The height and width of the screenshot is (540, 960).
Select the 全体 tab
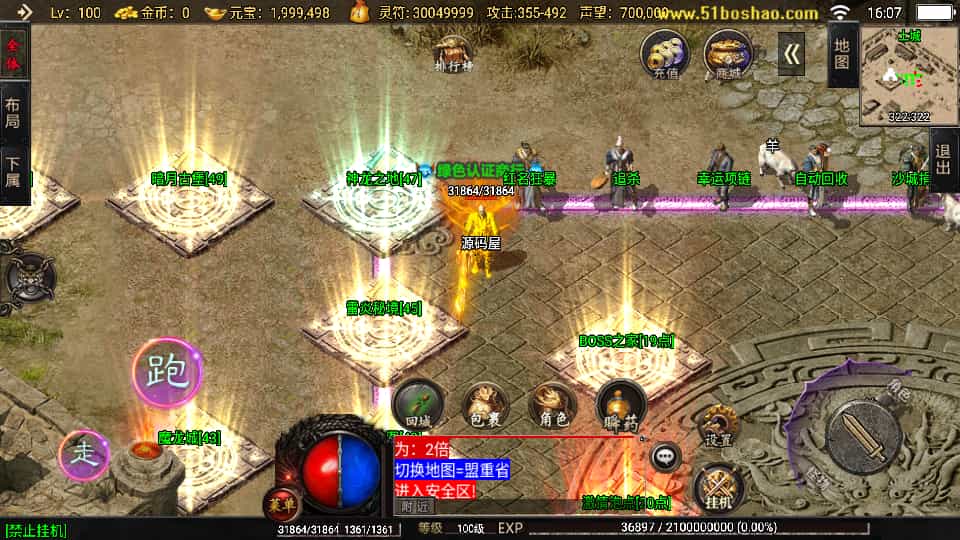coord(13,54)
